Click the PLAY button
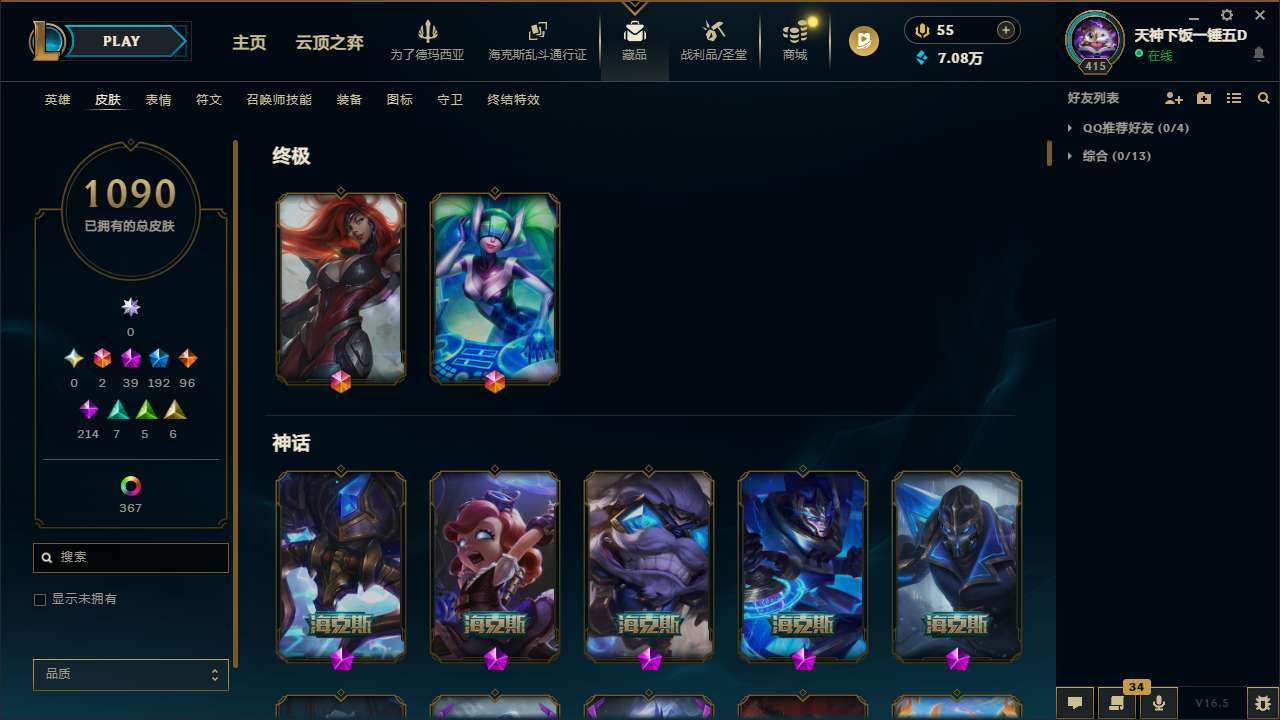Viewport: 1280px width, 720px height. point(121,41)
